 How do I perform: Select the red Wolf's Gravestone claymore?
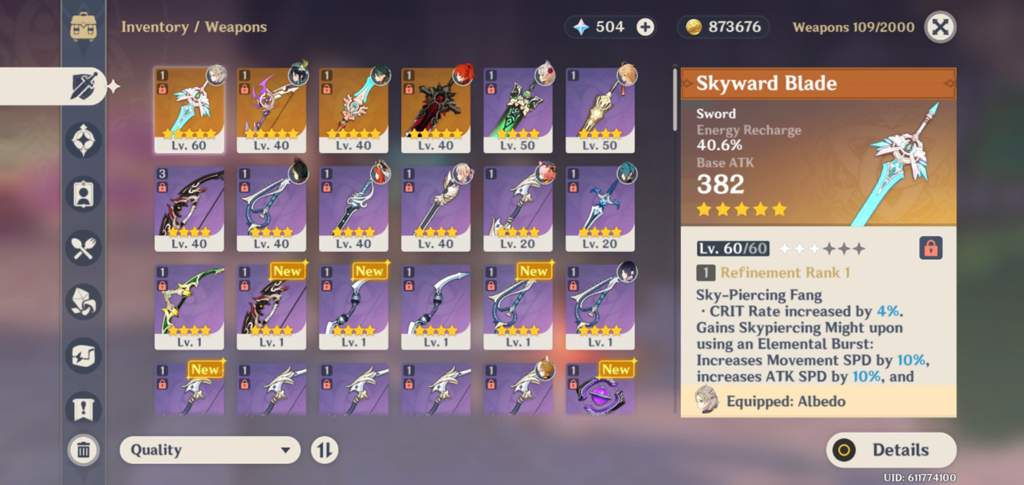tap(436, 109)
